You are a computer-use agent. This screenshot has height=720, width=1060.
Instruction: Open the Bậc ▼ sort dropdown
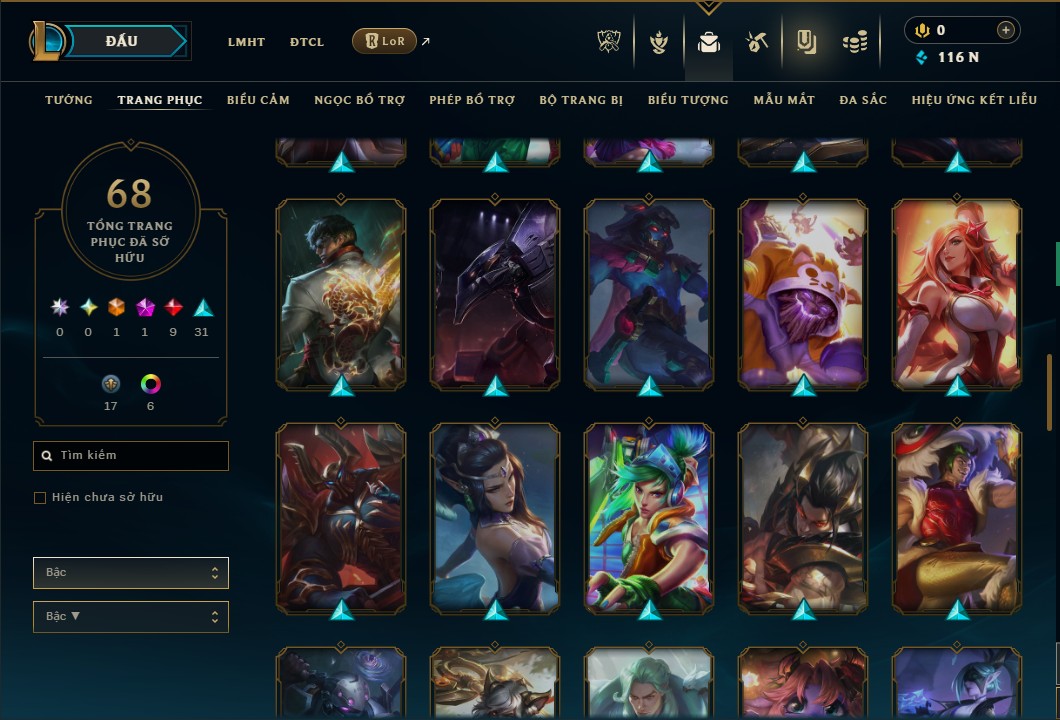click(x=131, y=617)
